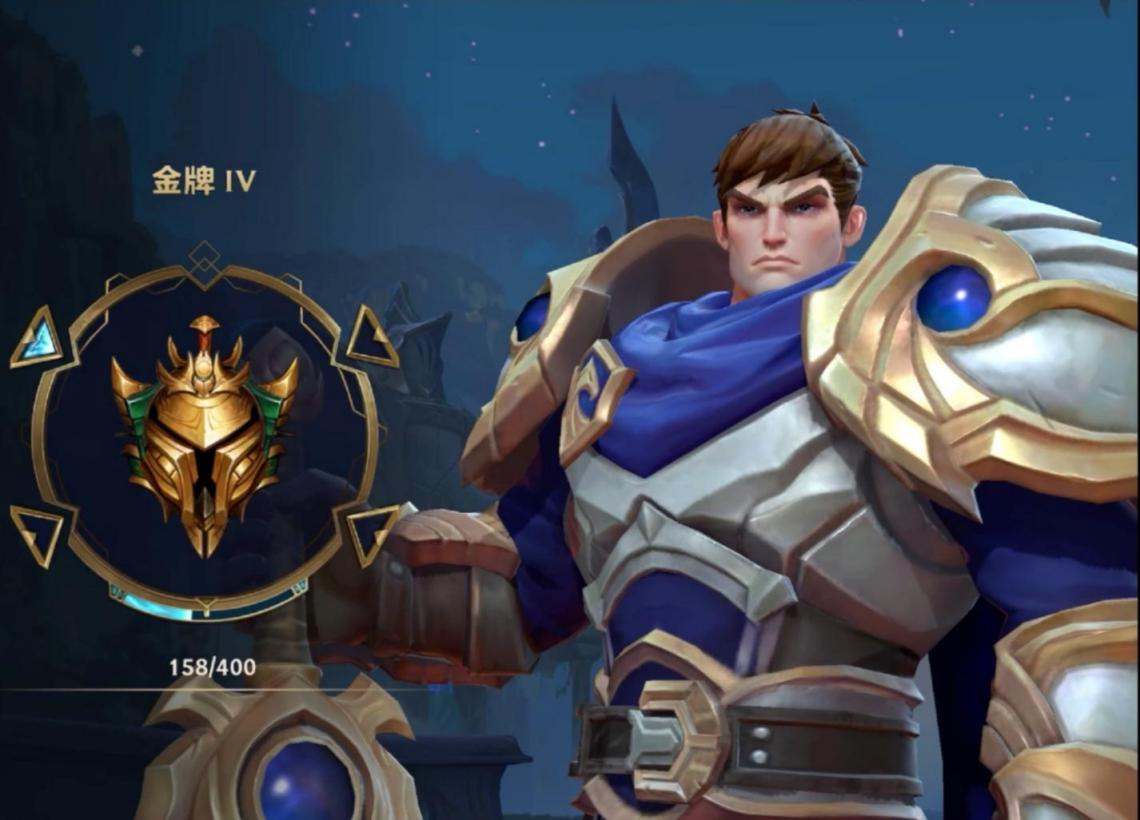This screenshot has height=820, width=1140.
Task: Select the filled blue triangle rank mark
Action: click(x=37, y=338)
